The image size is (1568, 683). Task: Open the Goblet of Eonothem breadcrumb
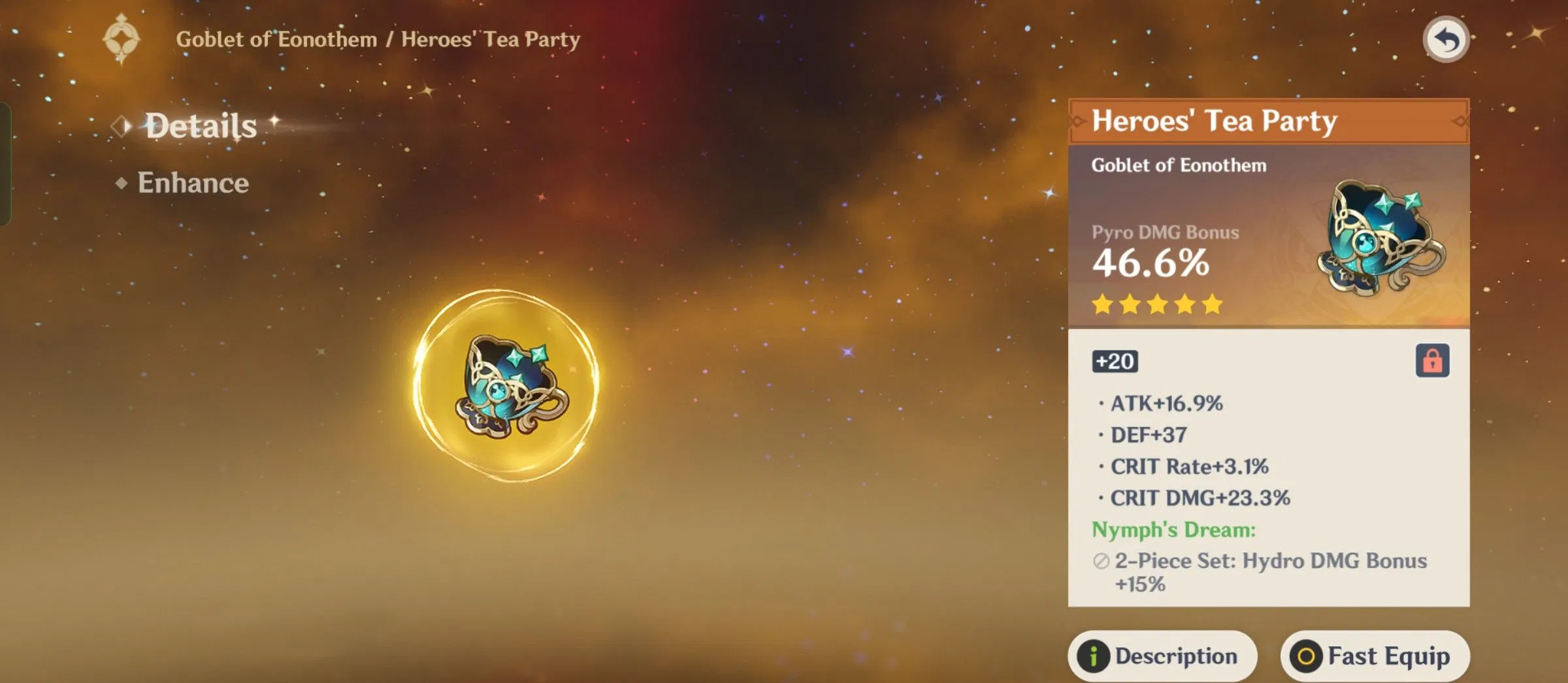click(x=274, y=39)
